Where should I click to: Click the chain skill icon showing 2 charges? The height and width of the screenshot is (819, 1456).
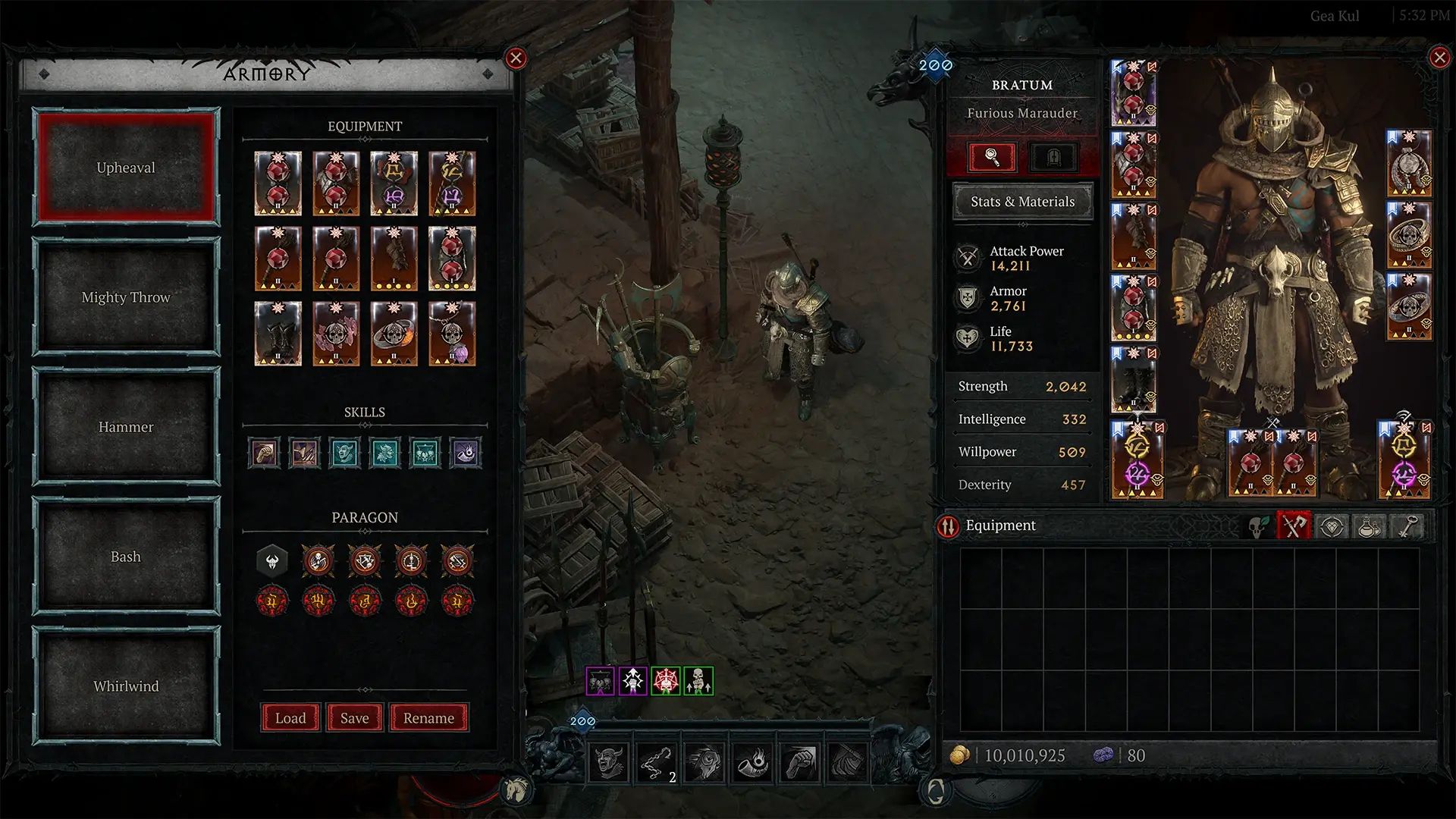[656, 761]
